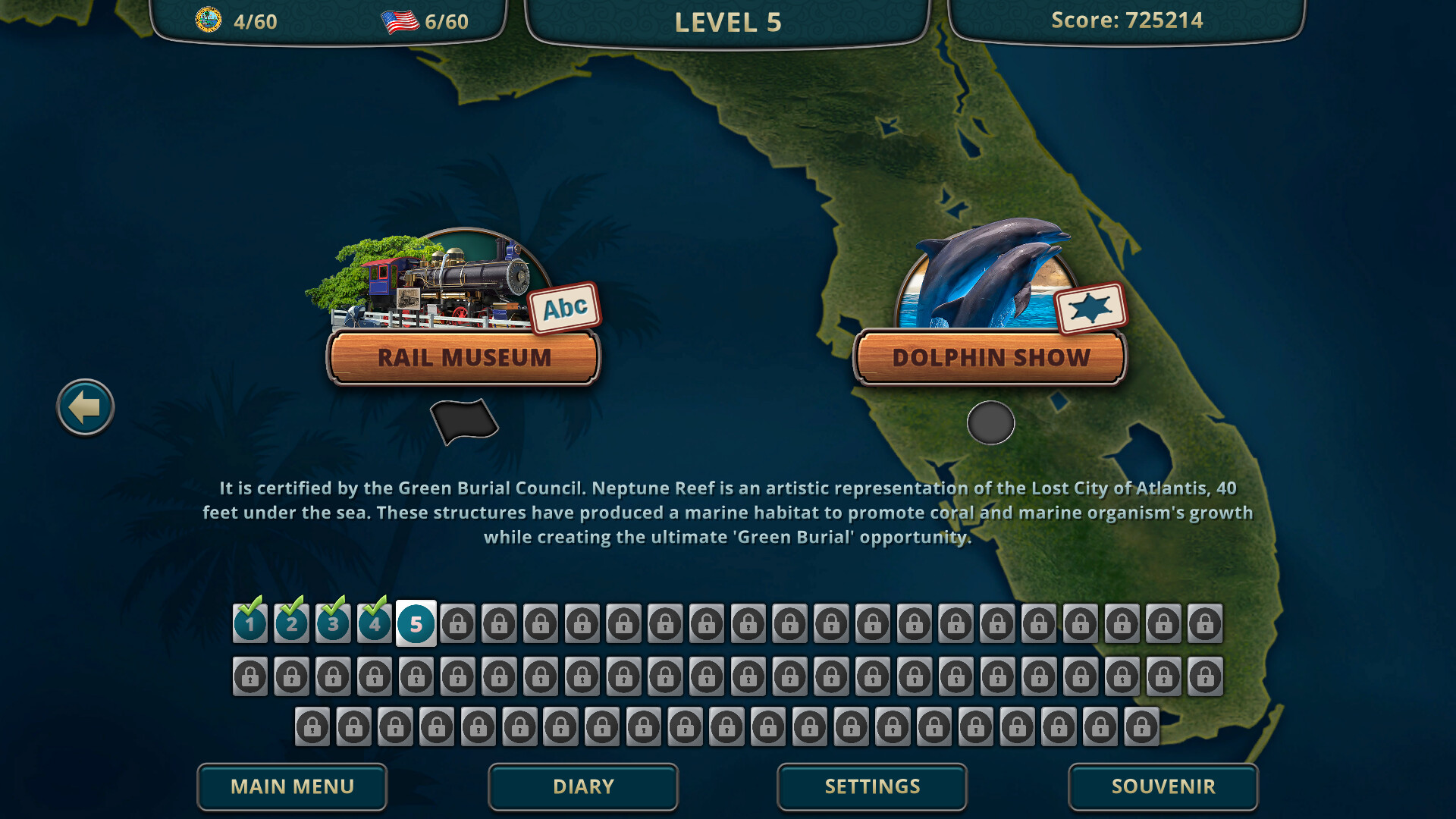The image size is (1456, 819).
Task: Click the Score 725214 banner
Action: [x=1126, y=20]
